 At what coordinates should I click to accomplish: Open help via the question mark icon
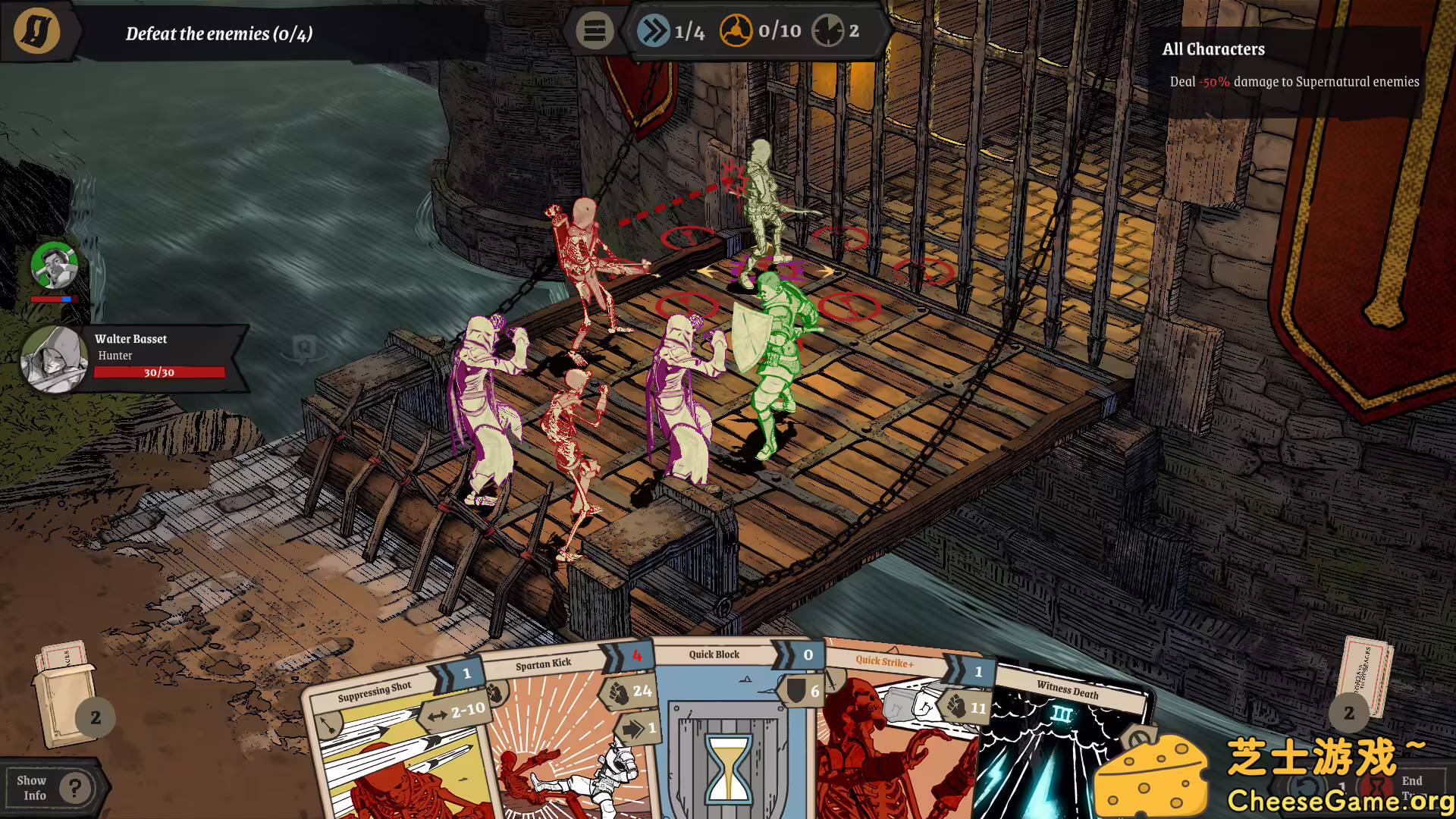click(x=74, y=789)
